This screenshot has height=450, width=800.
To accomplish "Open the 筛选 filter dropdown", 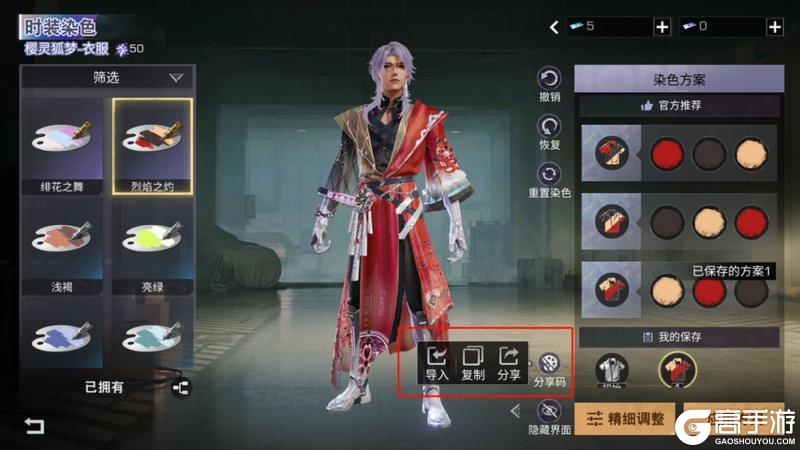I will 108,77.
